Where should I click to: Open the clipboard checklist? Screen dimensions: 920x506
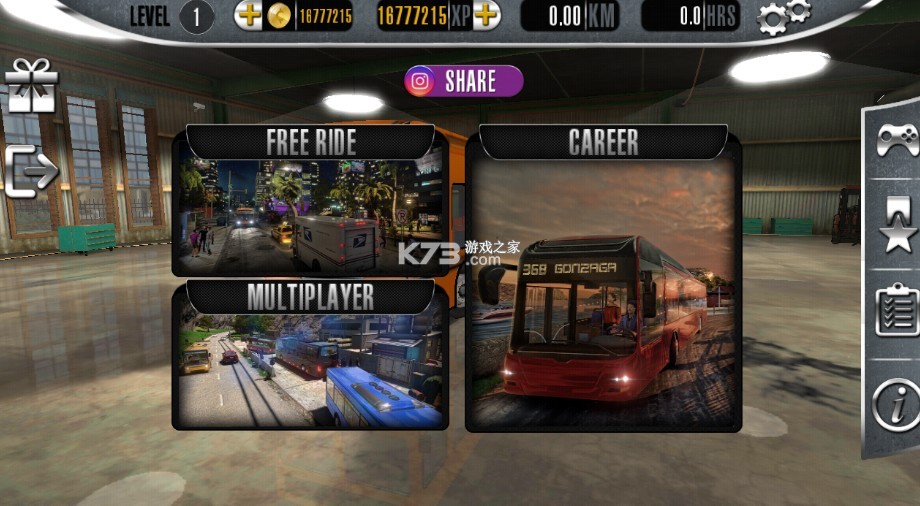click(897, 309)
